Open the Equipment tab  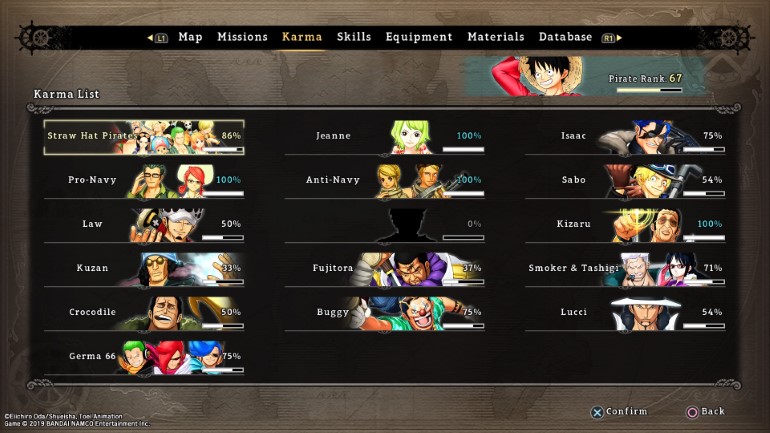[x=419, y=37]
